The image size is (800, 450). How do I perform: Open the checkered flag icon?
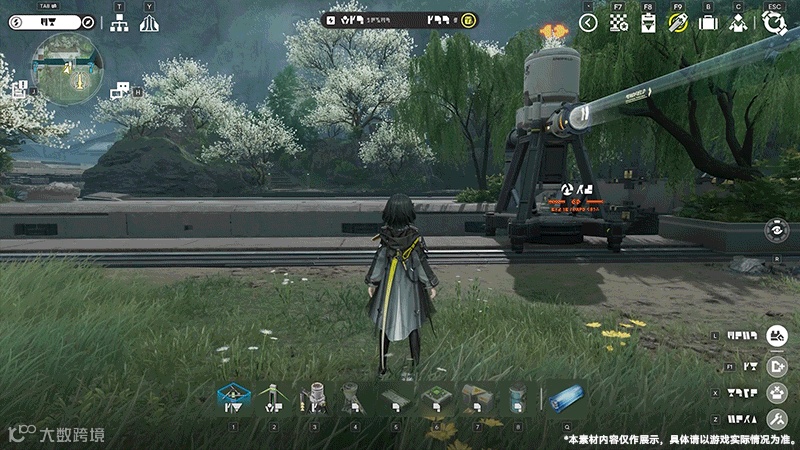tap(619, 22)
